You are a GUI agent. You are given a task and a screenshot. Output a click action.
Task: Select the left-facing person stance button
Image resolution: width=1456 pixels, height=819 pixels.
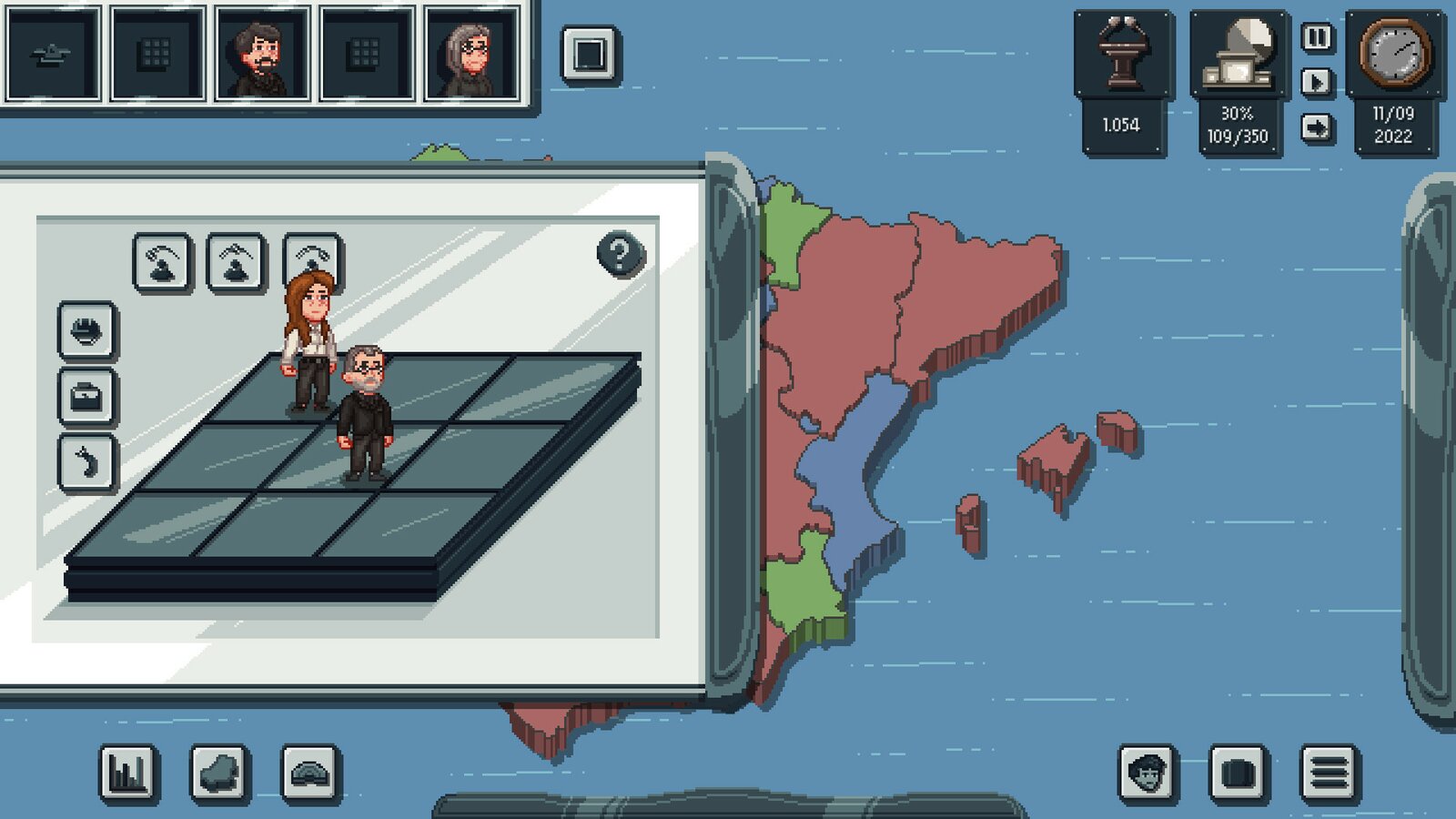pyautogui.click(x=163, y=262)
